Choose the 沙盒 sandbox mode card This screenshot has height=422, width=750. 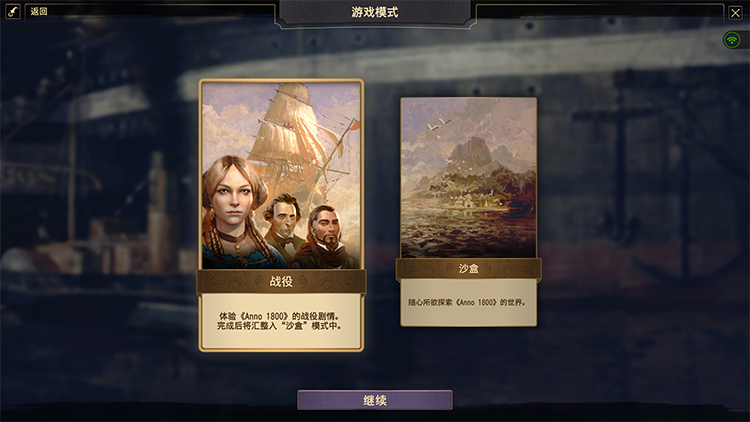pos(468,210)
